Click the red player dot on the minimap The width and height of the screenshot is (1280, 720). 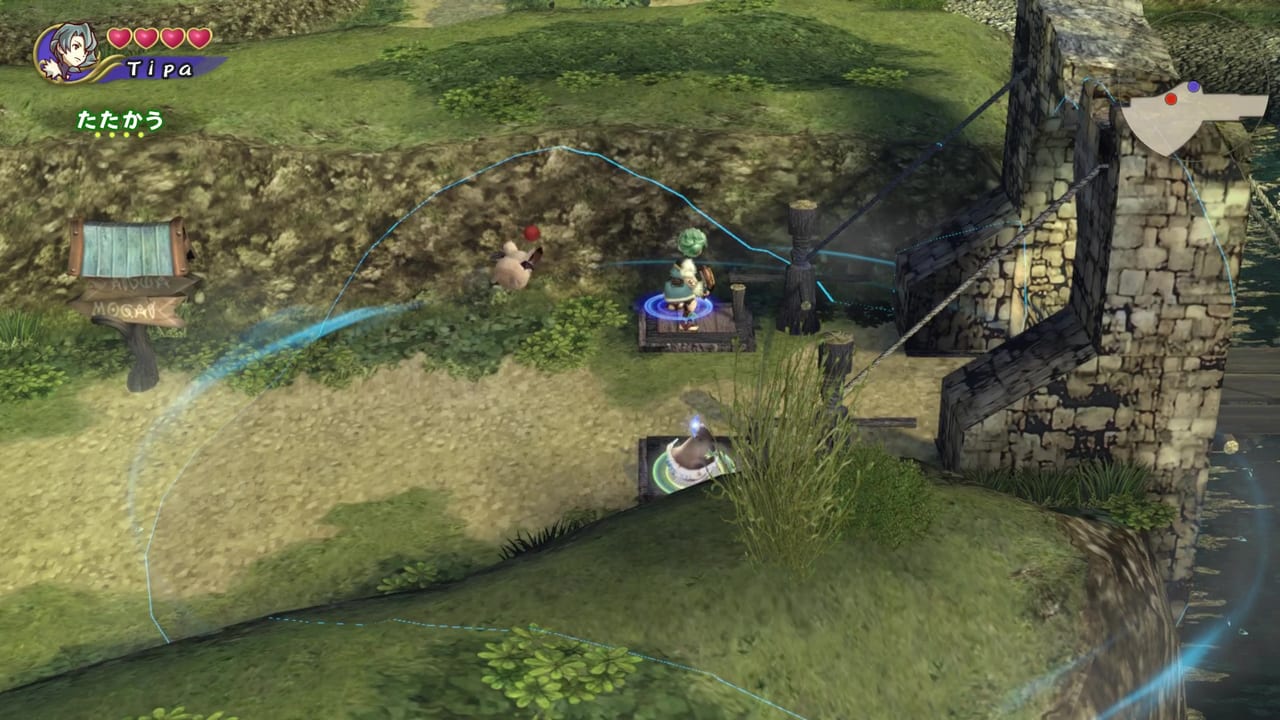1171,99
